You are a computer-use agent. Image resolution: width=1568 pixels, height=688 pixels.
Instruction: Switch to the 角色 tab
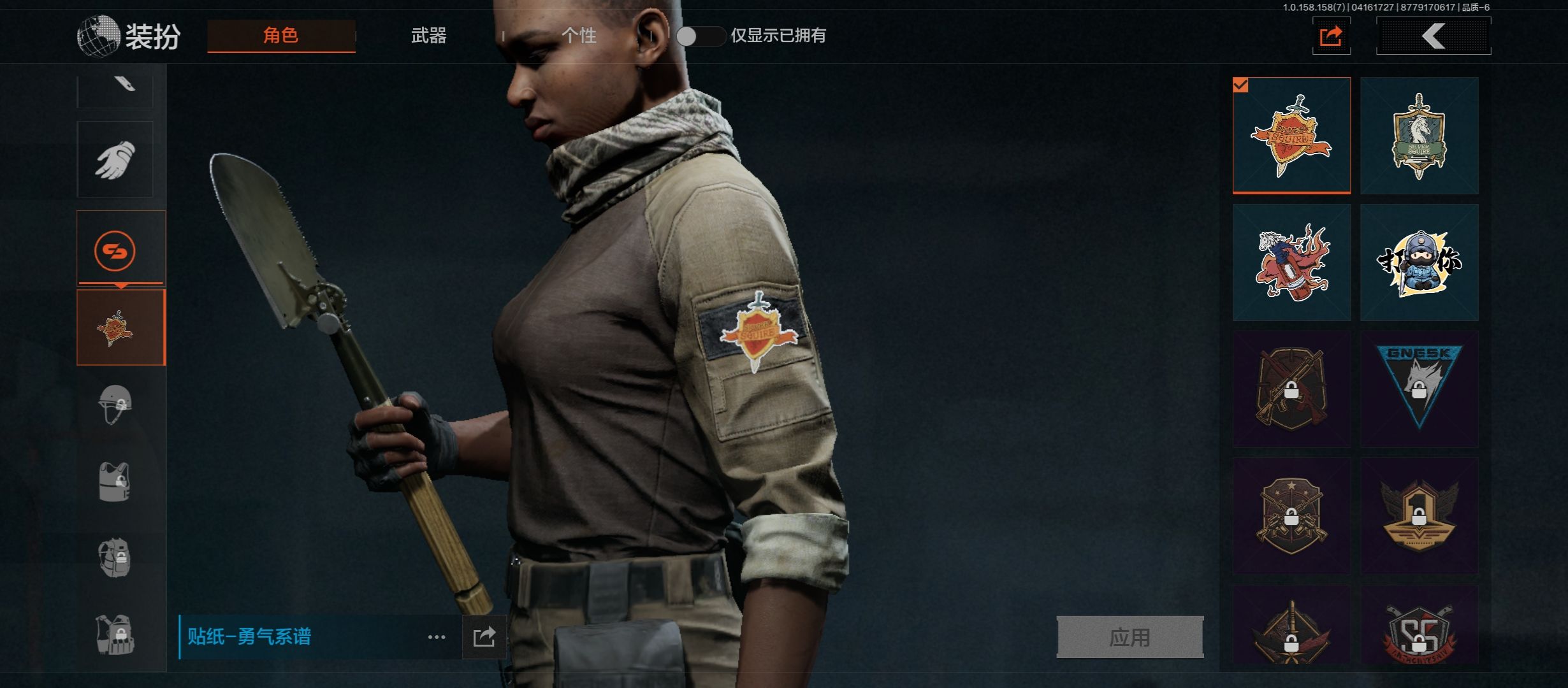(281, 36)
